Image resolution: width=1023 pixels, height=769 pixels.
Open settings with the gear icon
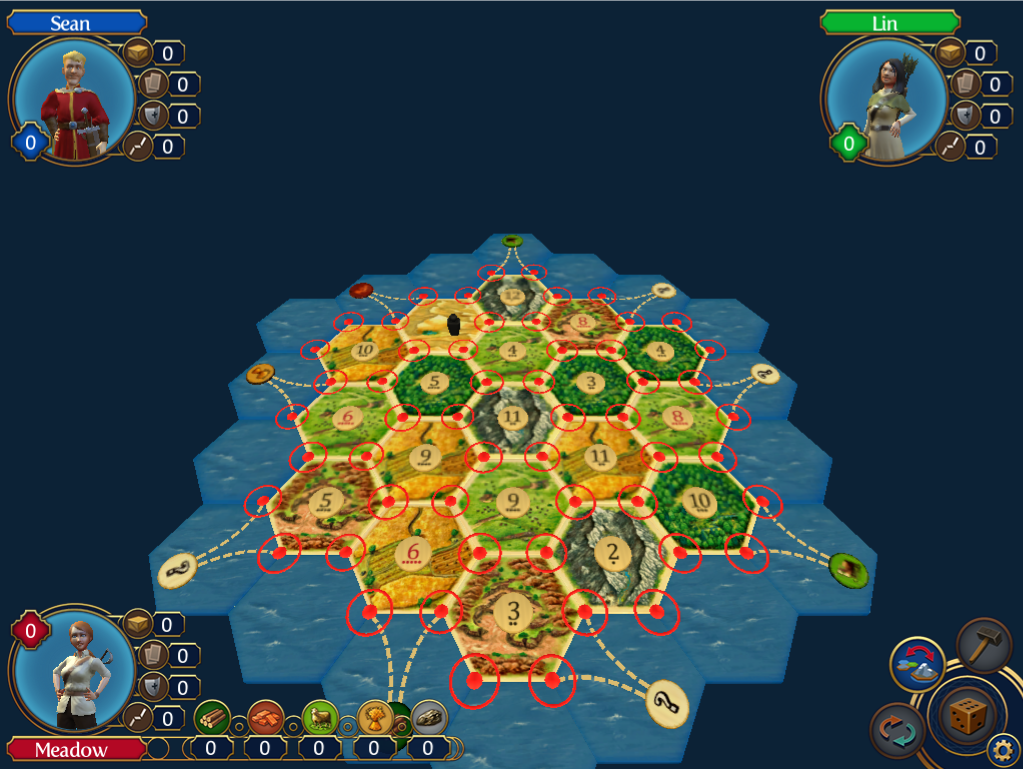click(1003, 749)
